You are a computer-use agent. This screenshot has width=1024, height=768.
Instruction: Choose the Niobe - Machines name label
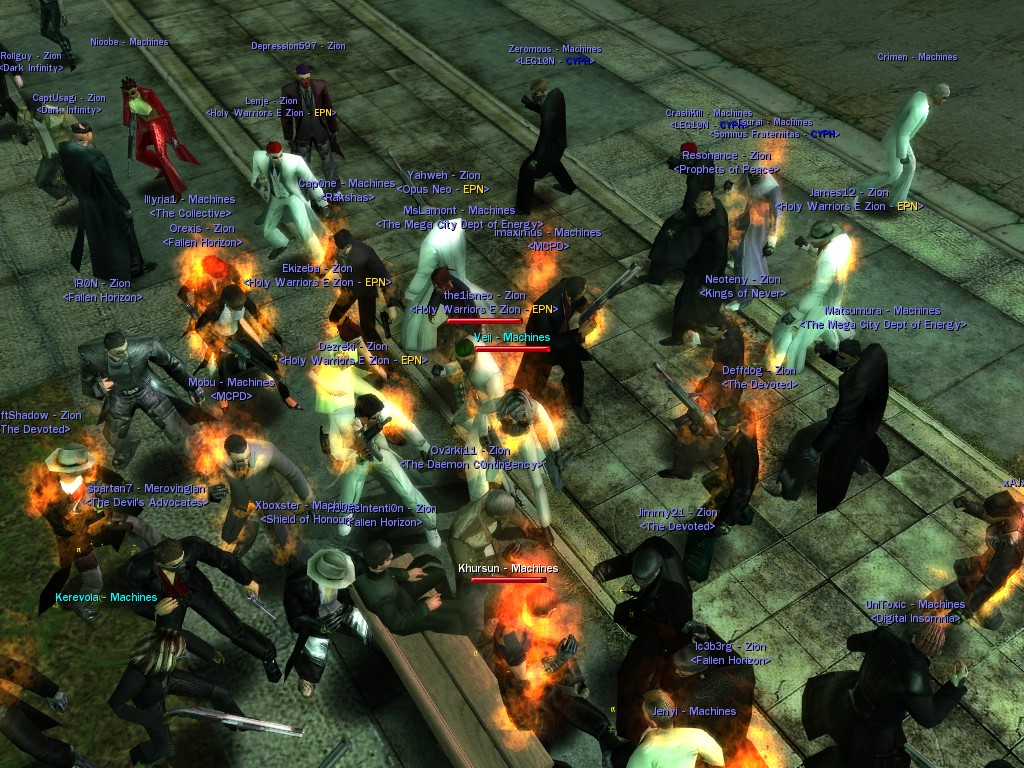[129, 42]
